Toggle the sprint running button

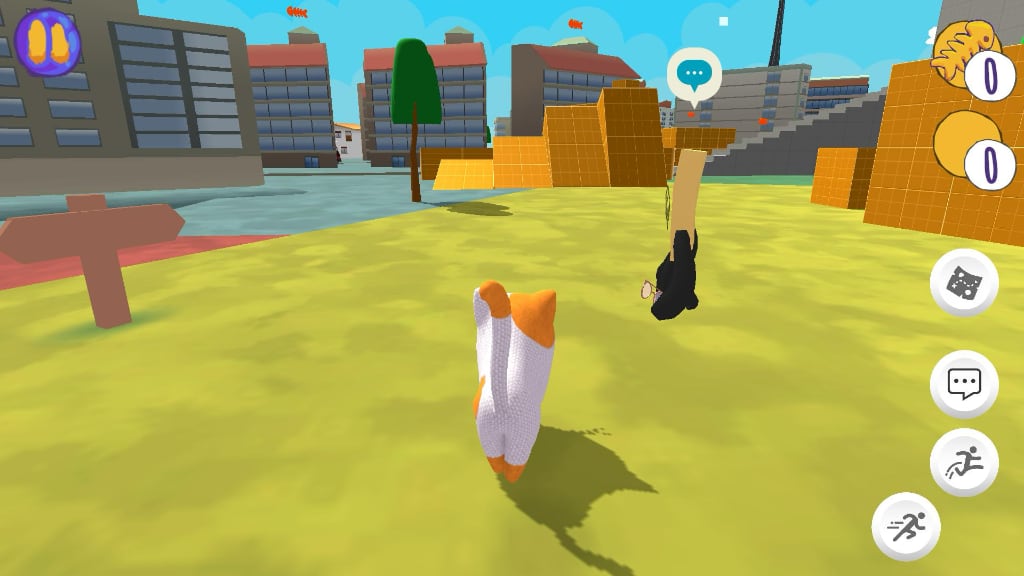click(x=906, y=526)
